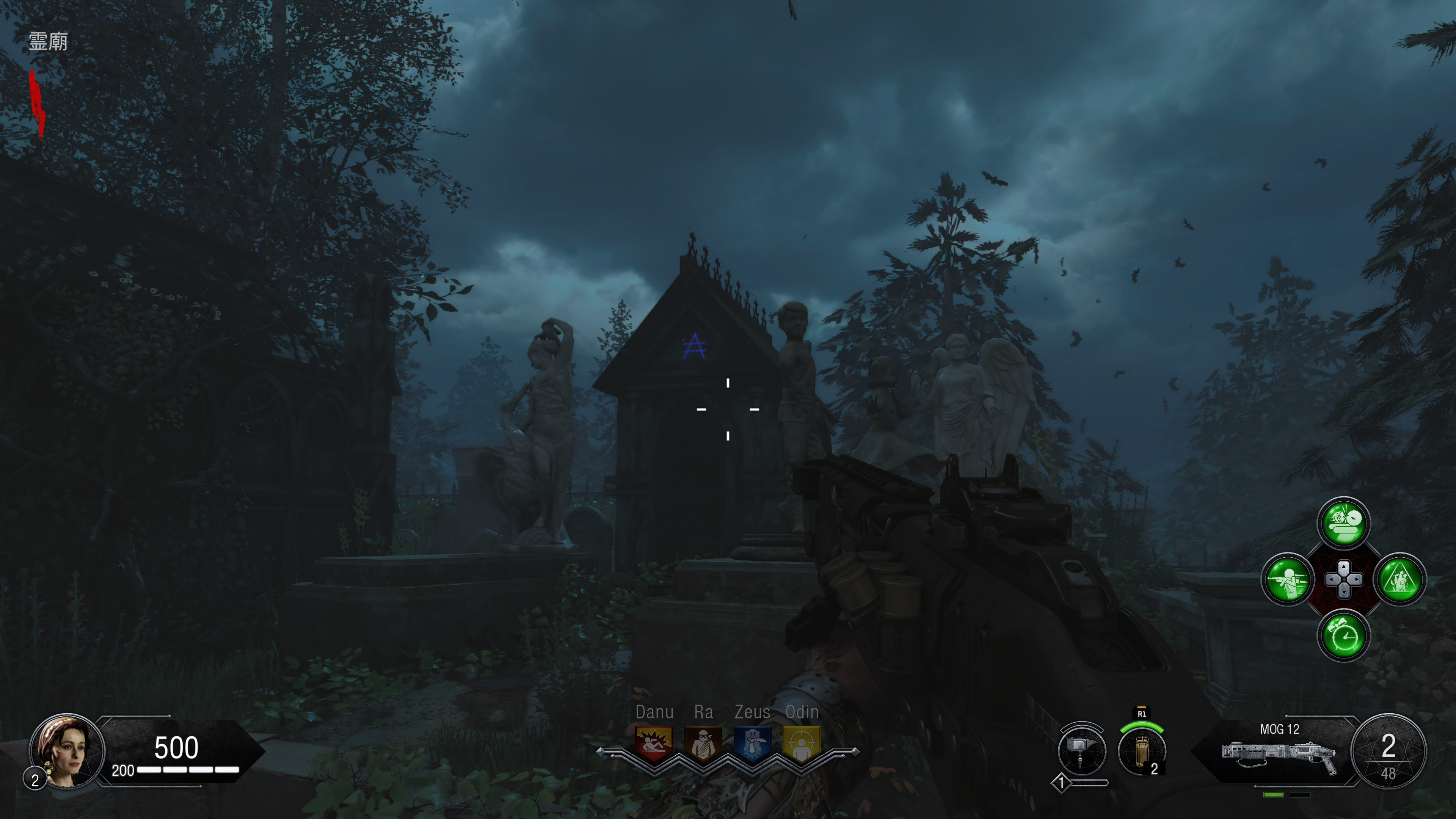Click the character portrait
The width and height of the screenshot is (1456, 819).
[x=67, y=751]
